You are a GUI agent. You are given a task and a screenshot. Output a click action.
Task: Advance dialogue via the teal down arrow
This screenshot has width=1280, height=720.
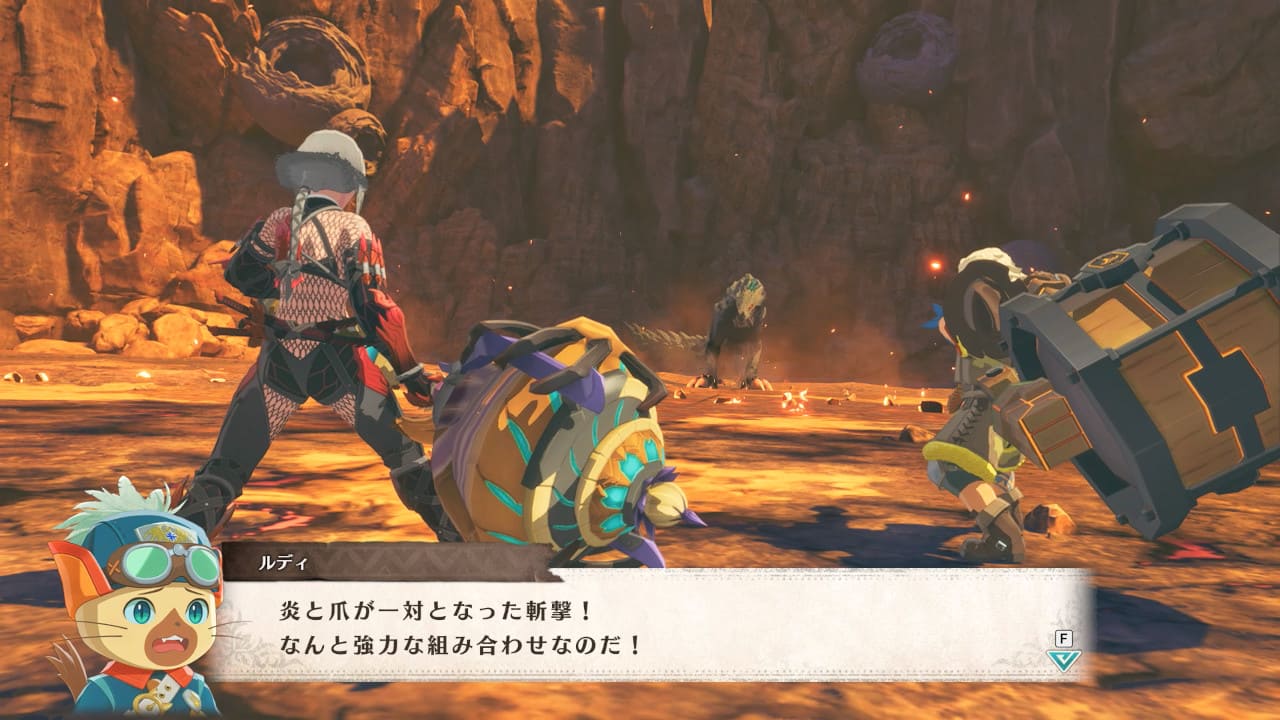[x=1063, y=660]
